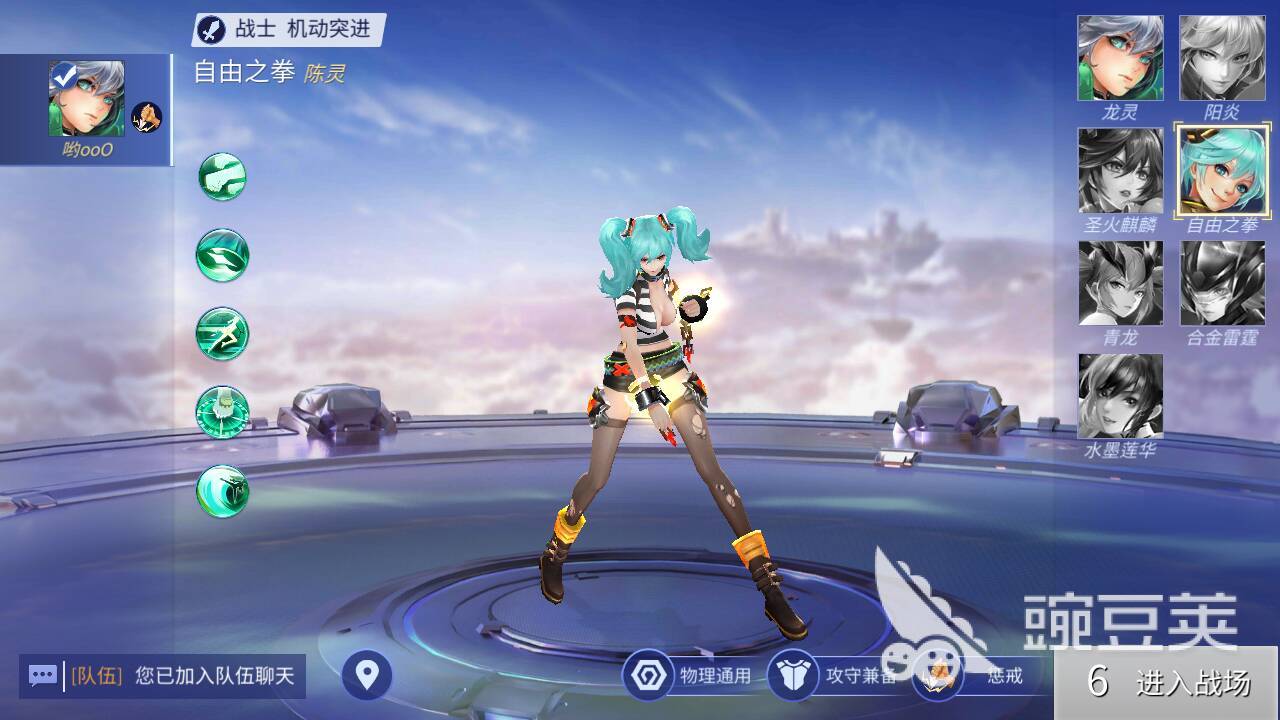View the green leaf-swirl skill icon

pos(222,255)
